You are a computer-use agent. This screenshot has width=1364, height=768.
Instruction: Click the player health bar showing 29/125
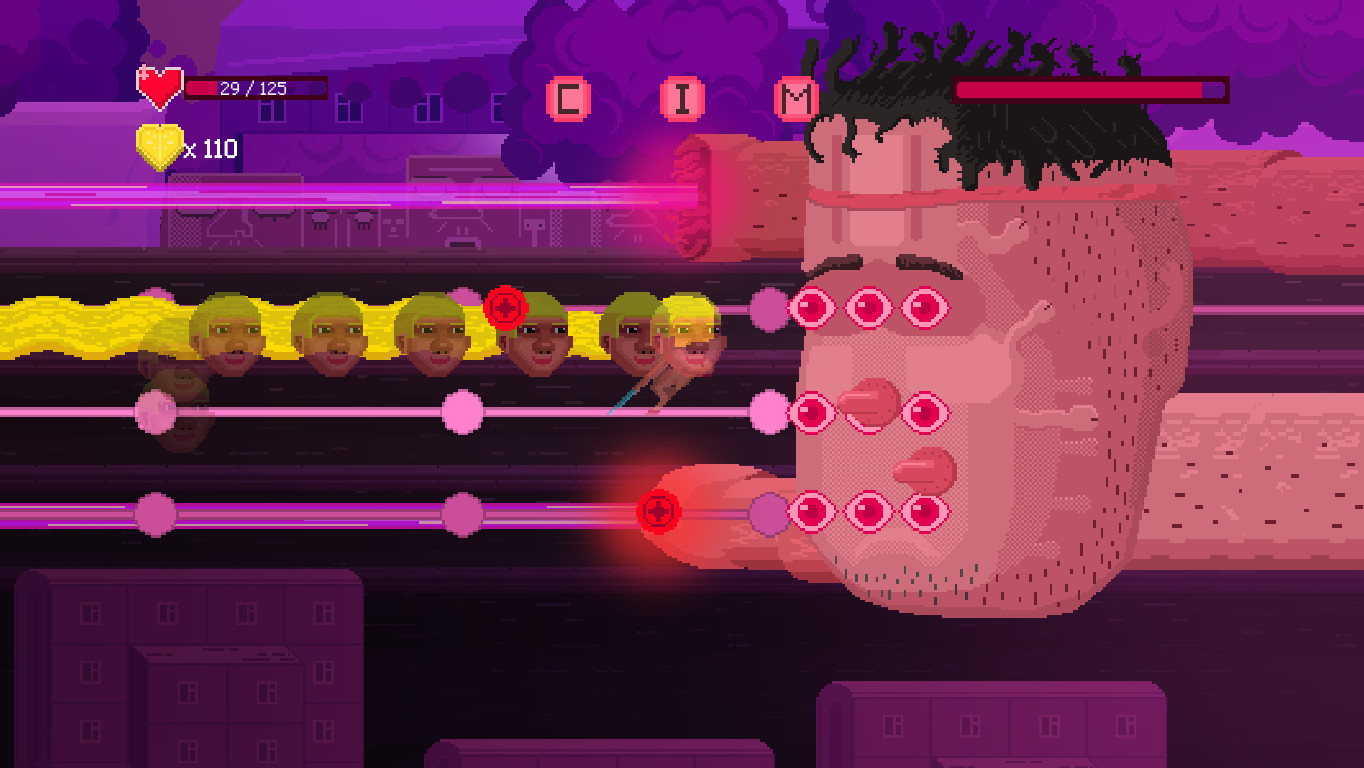click(255, 87)
